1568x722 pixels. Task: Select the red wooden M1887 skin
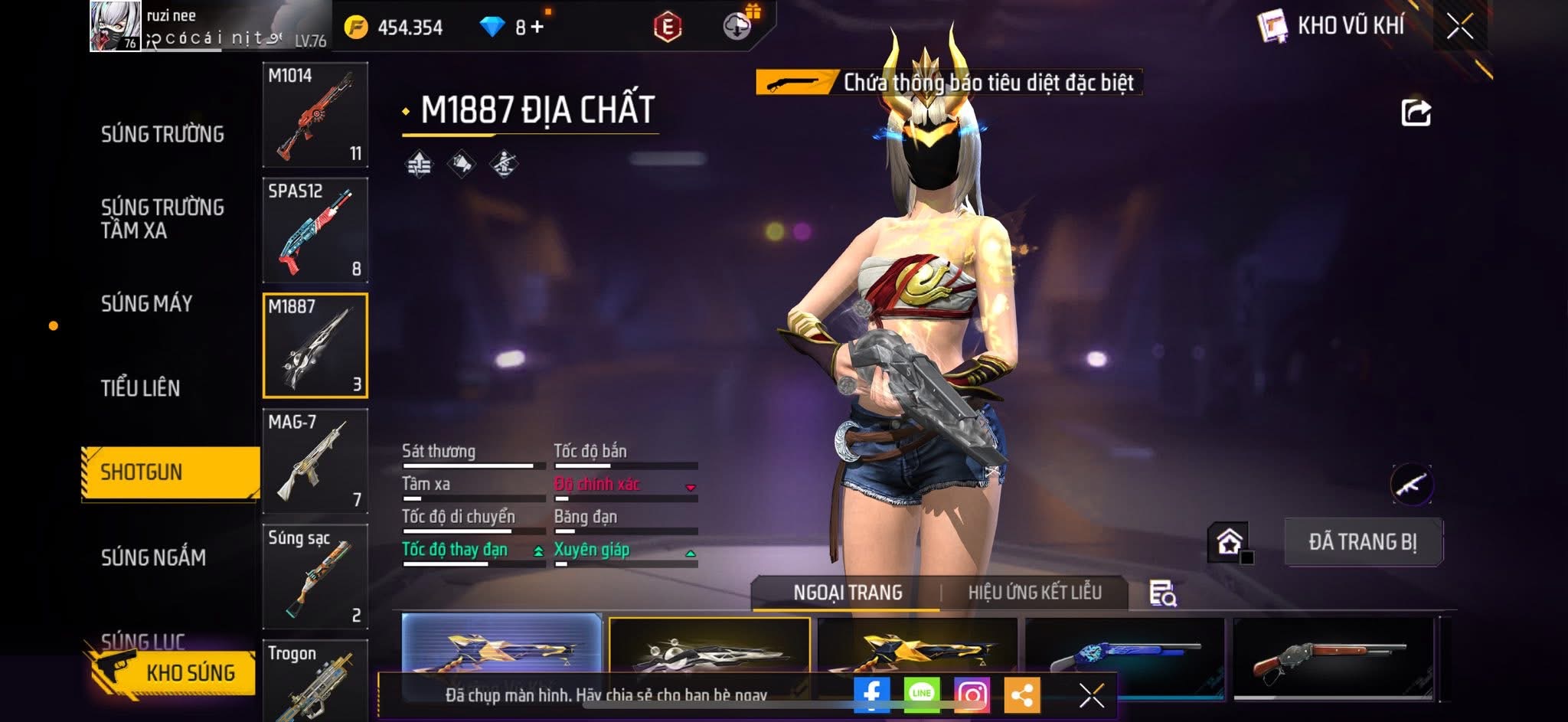[1332, 658]
